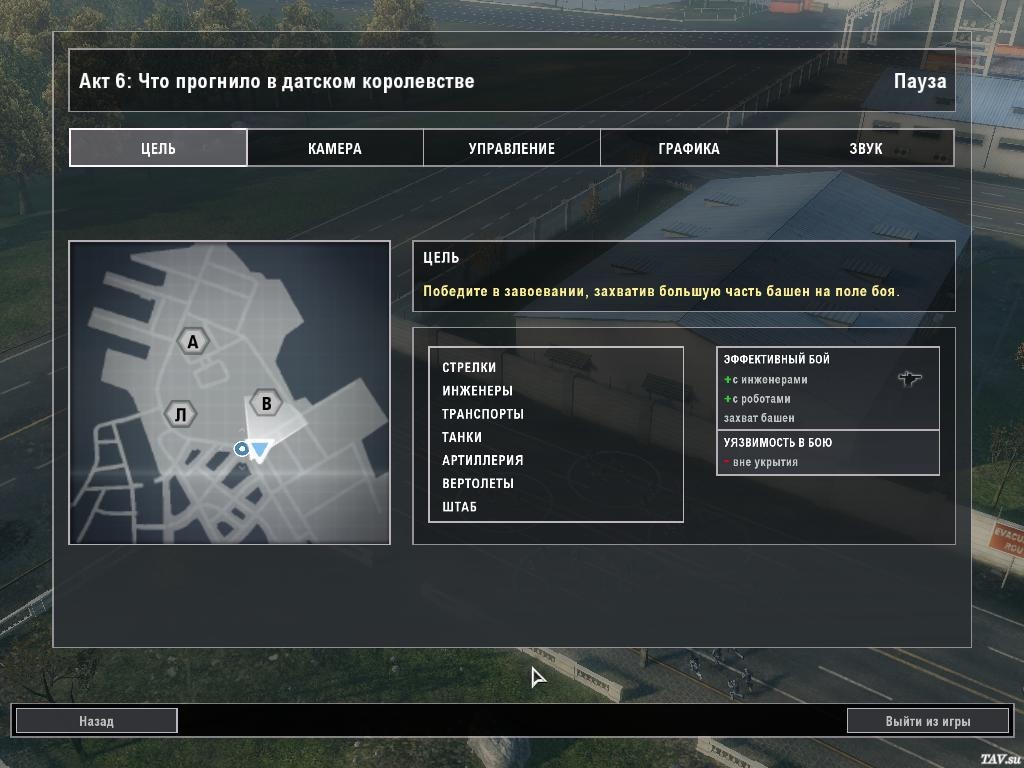Choose СТРЕЛКИ in the unit list
The image size is (1024, 768).
[x=469, y=368]
